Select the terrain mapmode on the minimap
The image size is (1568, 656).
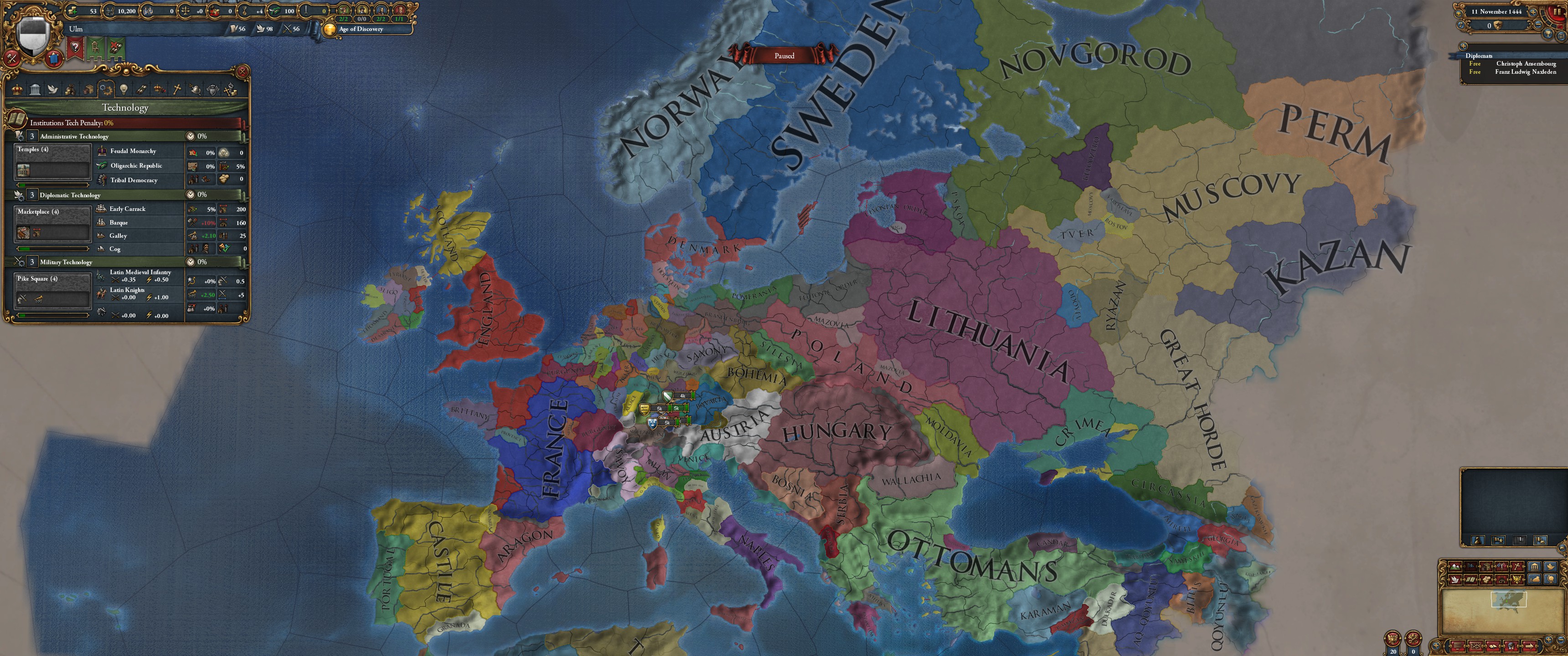coord(1455,568)
